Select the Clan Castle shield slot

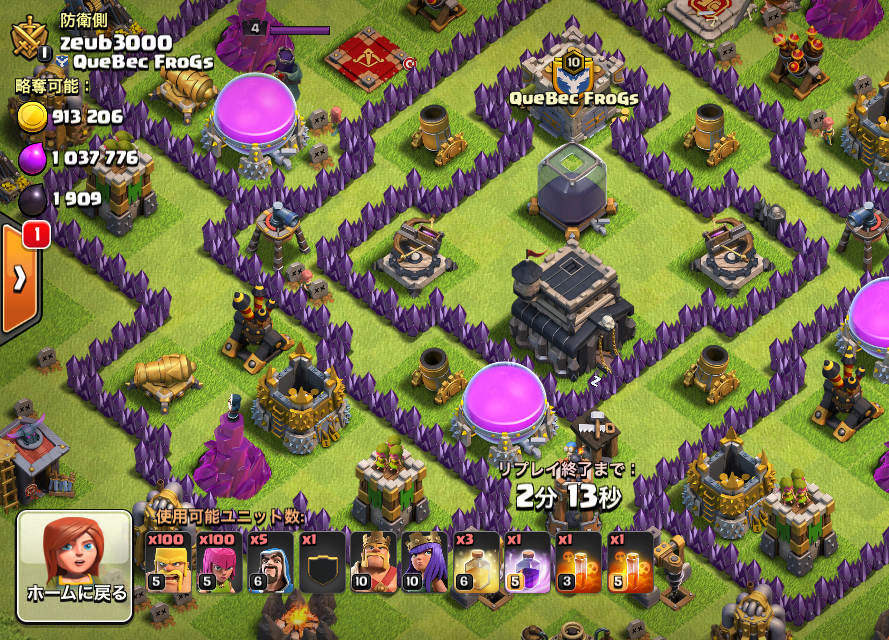[322, 562]
